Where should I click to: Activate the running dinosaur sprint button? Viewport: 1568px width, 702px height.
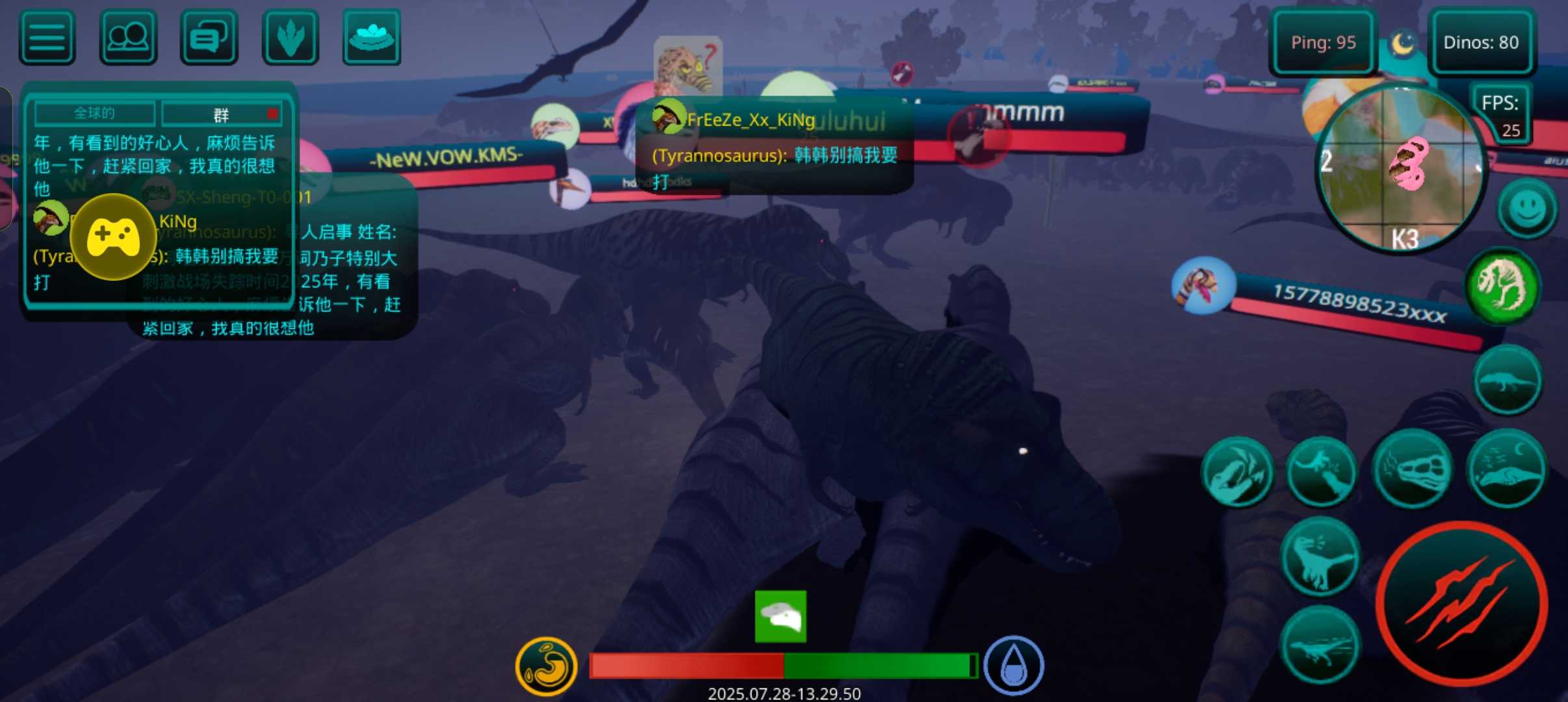[1320, 645]
